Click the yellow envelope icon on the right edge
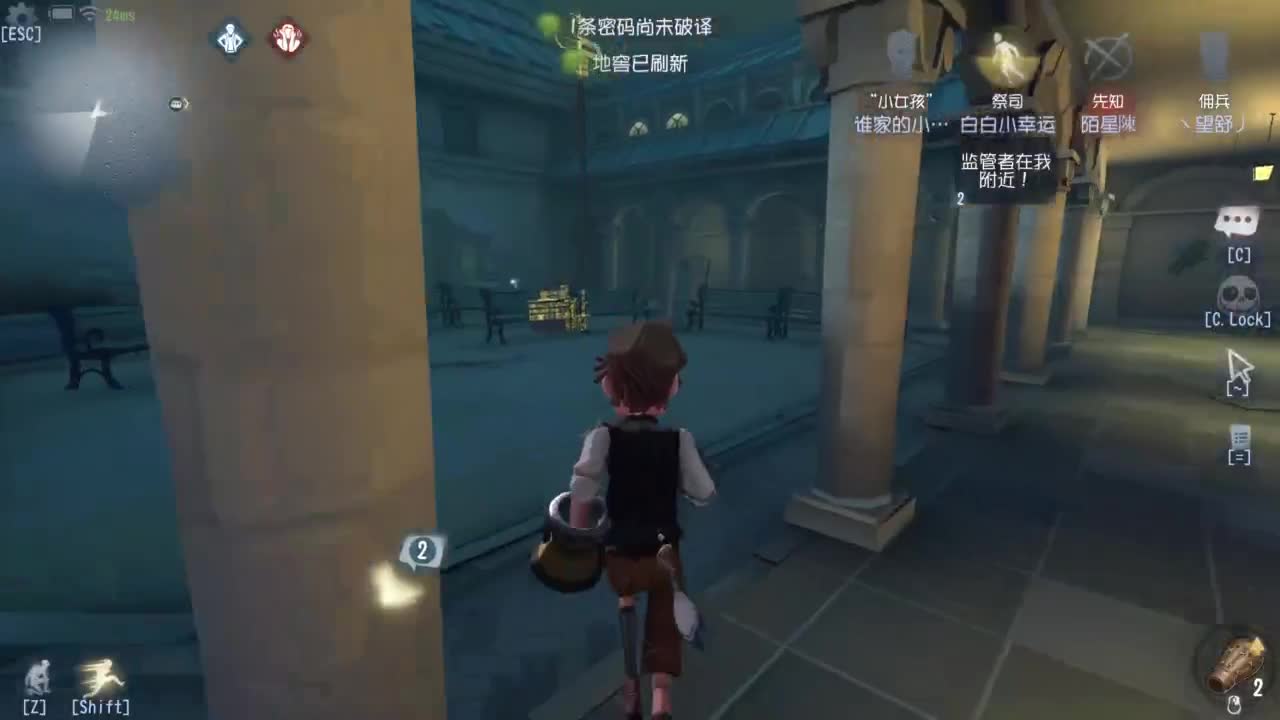Screen dimensions: 1280x720 tap(1263, 172)
